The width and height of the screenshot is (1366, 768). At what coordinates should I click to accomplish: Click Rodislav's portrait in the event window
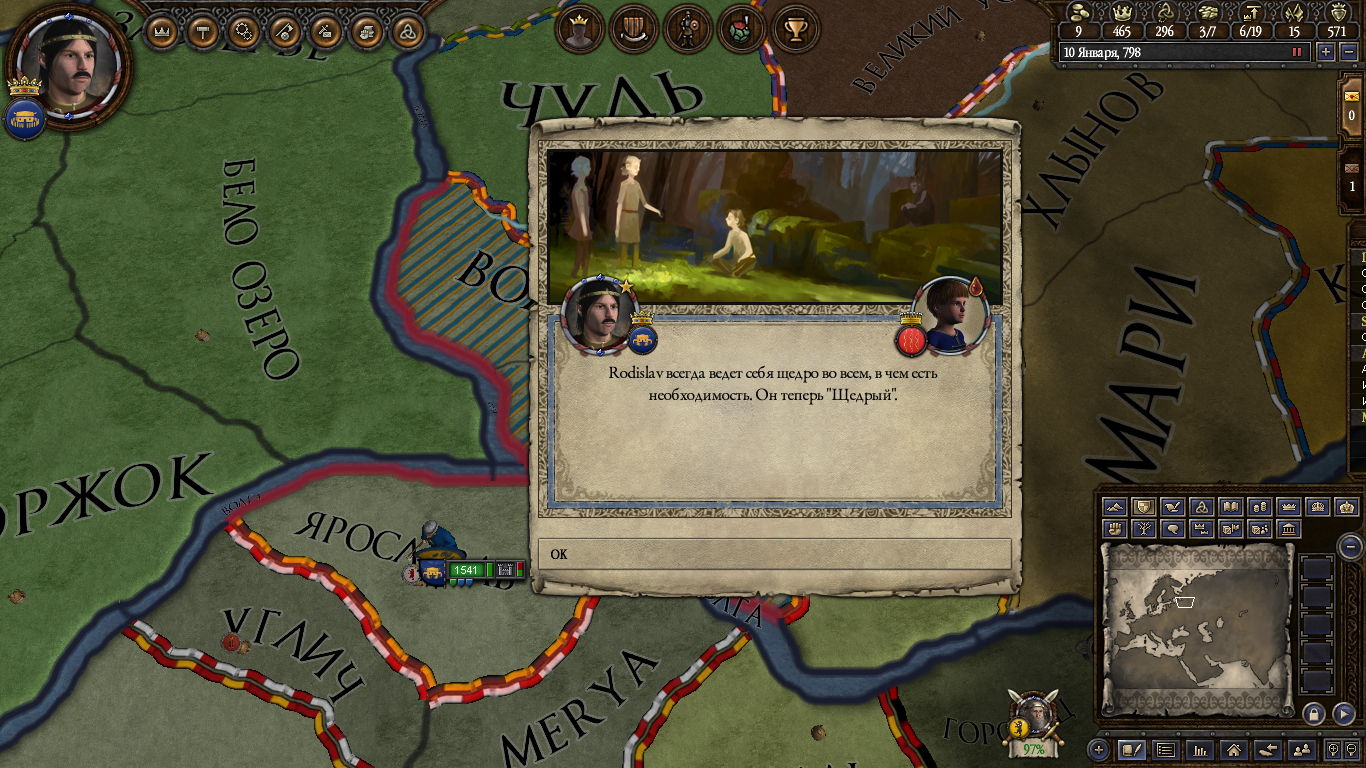597,313
